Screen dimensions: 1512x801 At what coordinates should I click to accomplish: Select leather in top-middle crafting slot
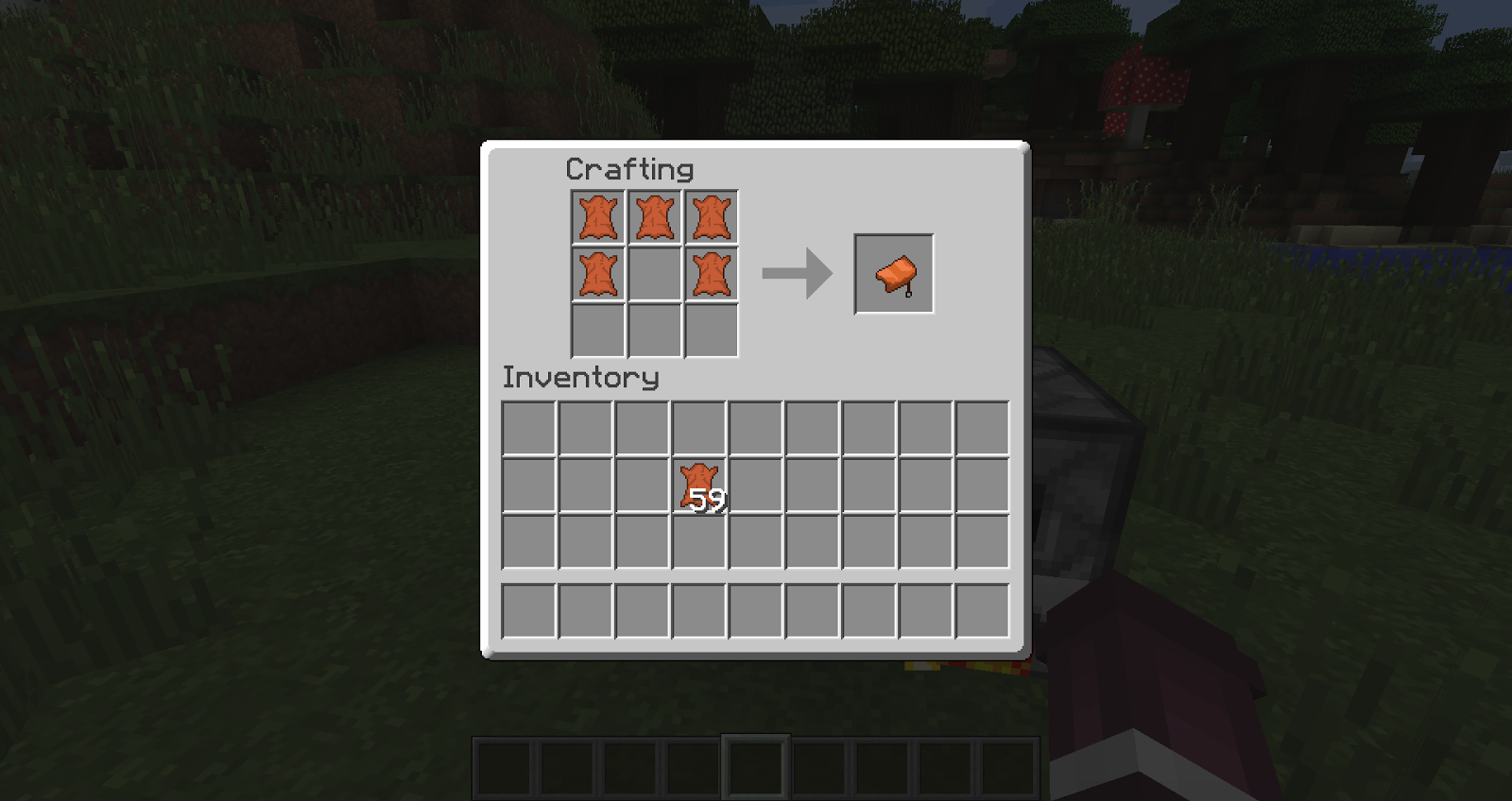[x=656, y=215]
